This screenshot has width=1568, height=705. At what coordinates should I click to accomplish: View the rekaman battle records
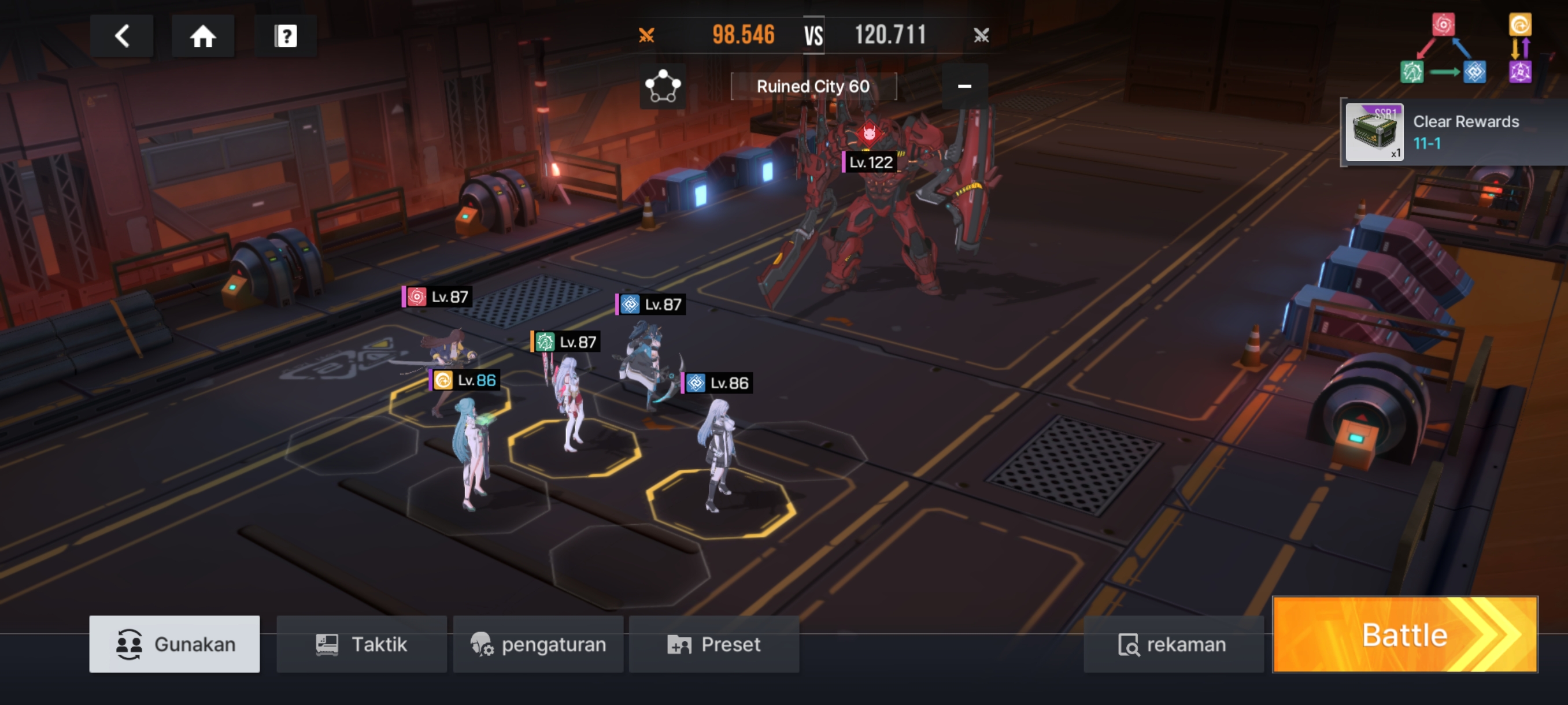[x=1173, y=644]
